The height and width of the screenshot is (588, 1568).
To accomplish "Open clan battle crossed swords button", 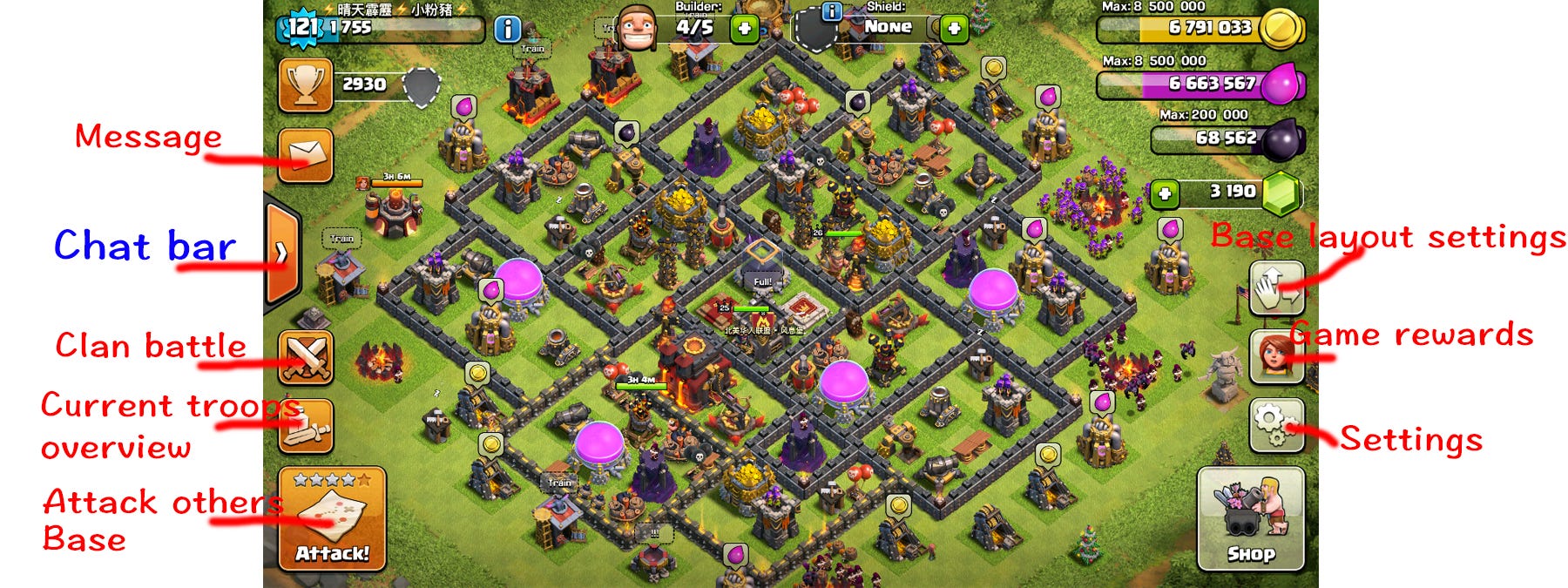I will tap(306, 357).
